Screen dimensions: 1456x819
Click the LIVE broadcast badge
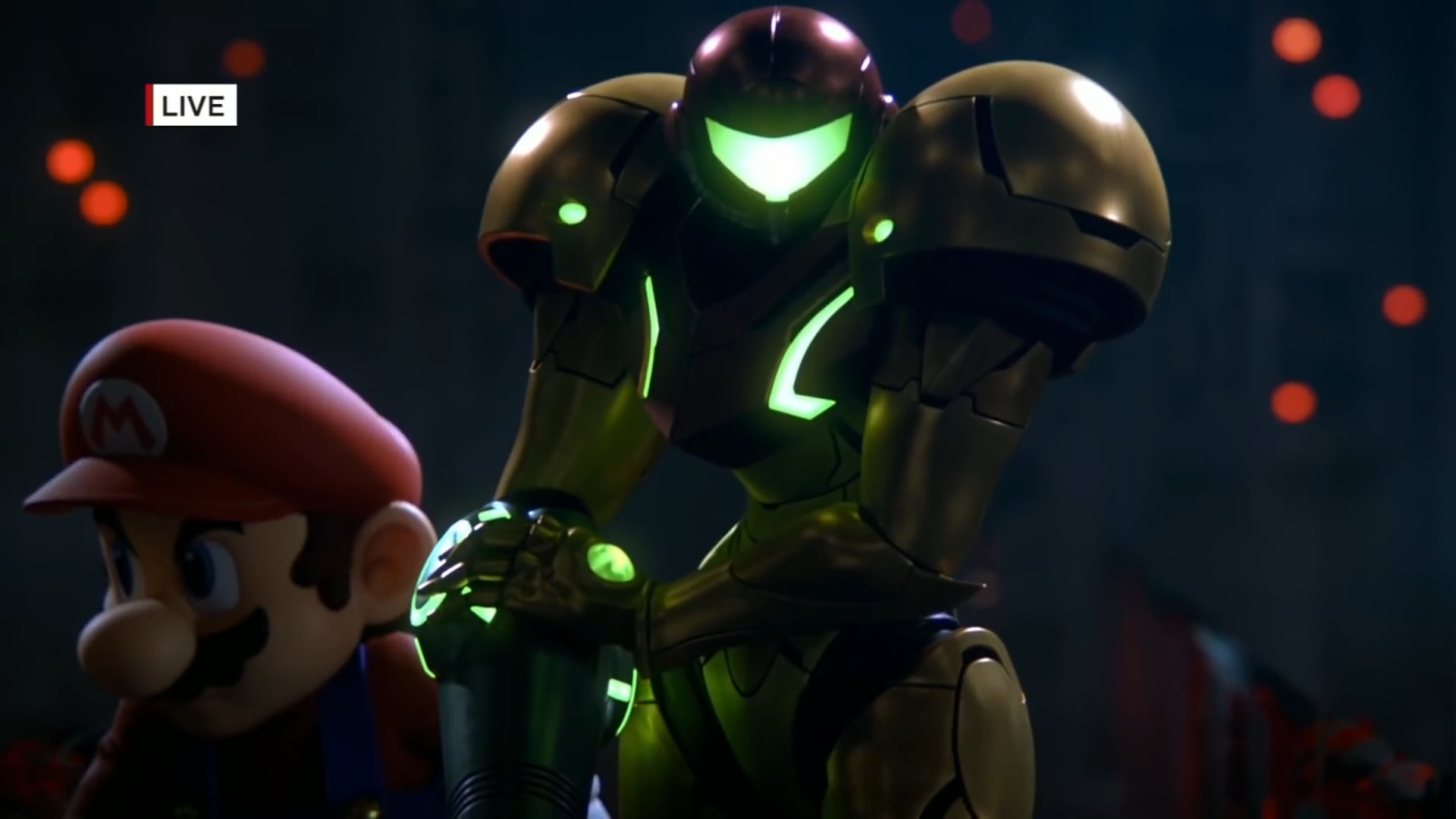point(191,105)
